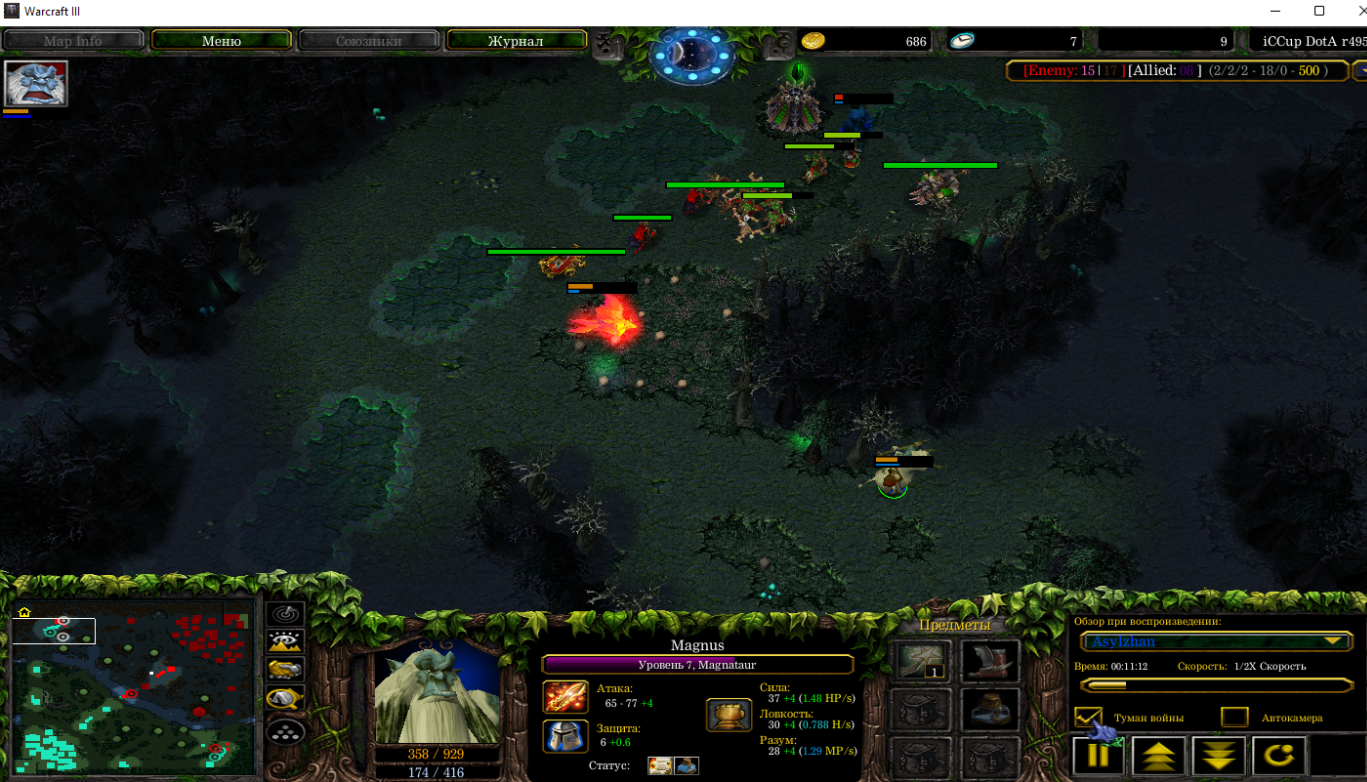
Task: Select the scroll item with count 1
Action: click(923, 661)
